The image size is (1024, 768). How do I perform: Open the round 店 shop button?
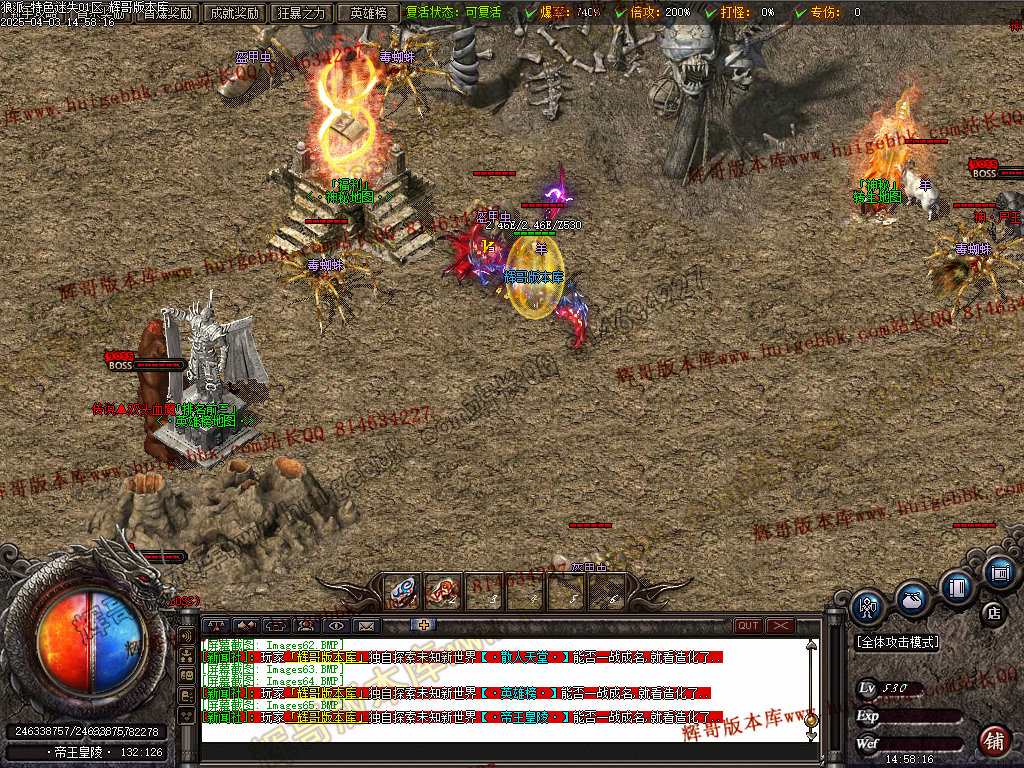pos(994,612)
